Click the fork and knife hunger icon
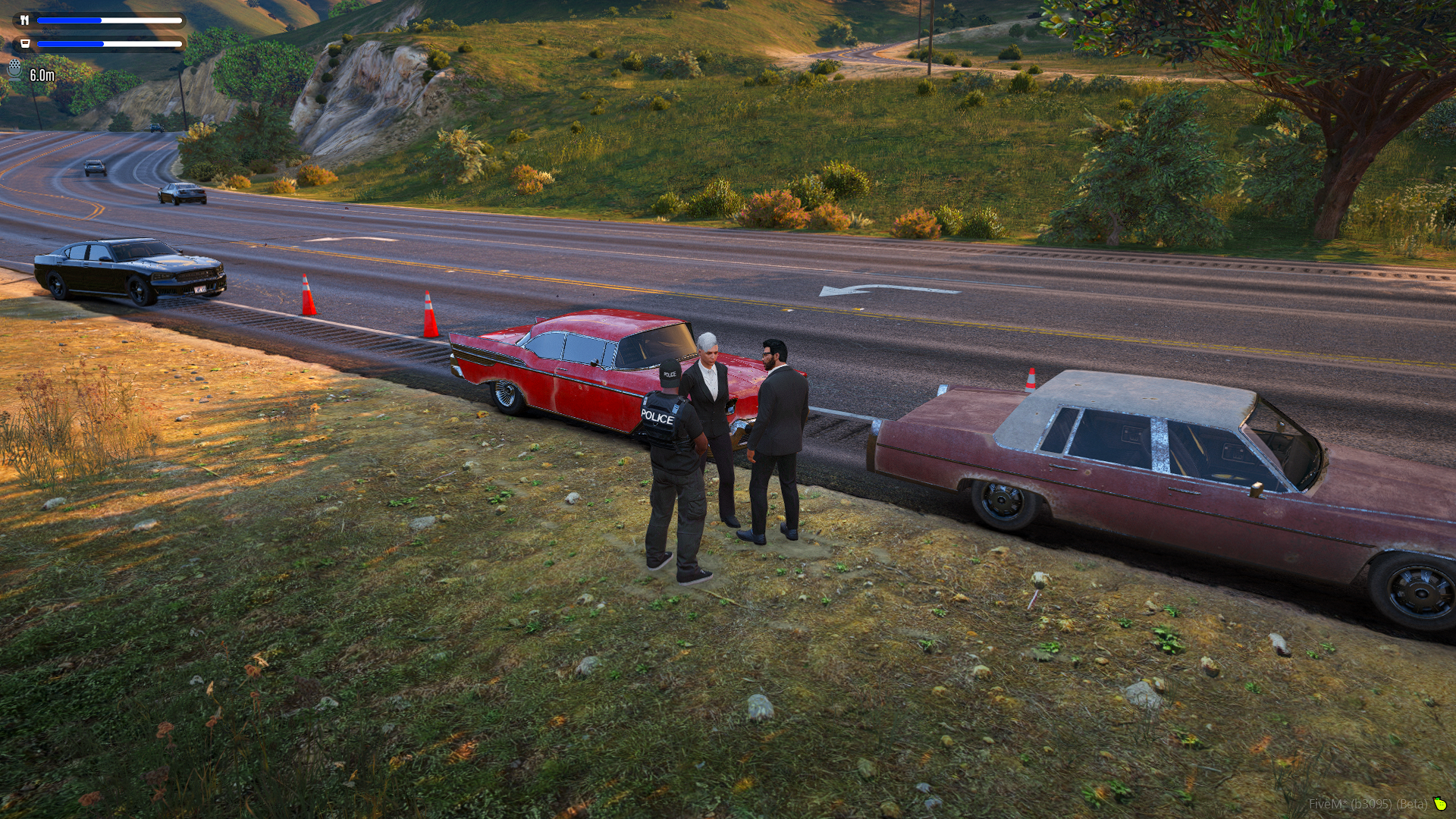This screenshot has height=819, width=1456. click(24, 20)
